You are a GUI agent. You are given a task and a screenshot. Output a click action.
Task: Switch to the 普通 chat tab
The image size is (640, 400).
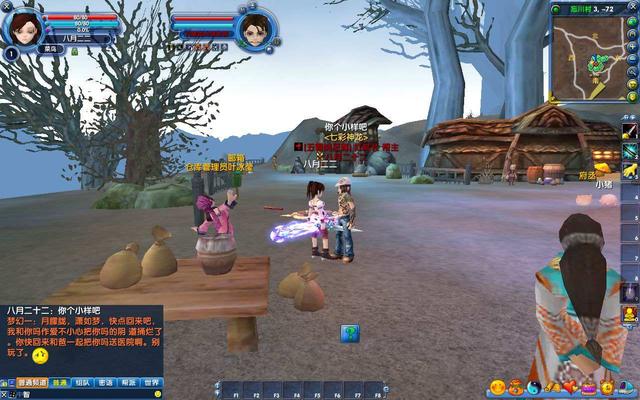tap(61, 382)
